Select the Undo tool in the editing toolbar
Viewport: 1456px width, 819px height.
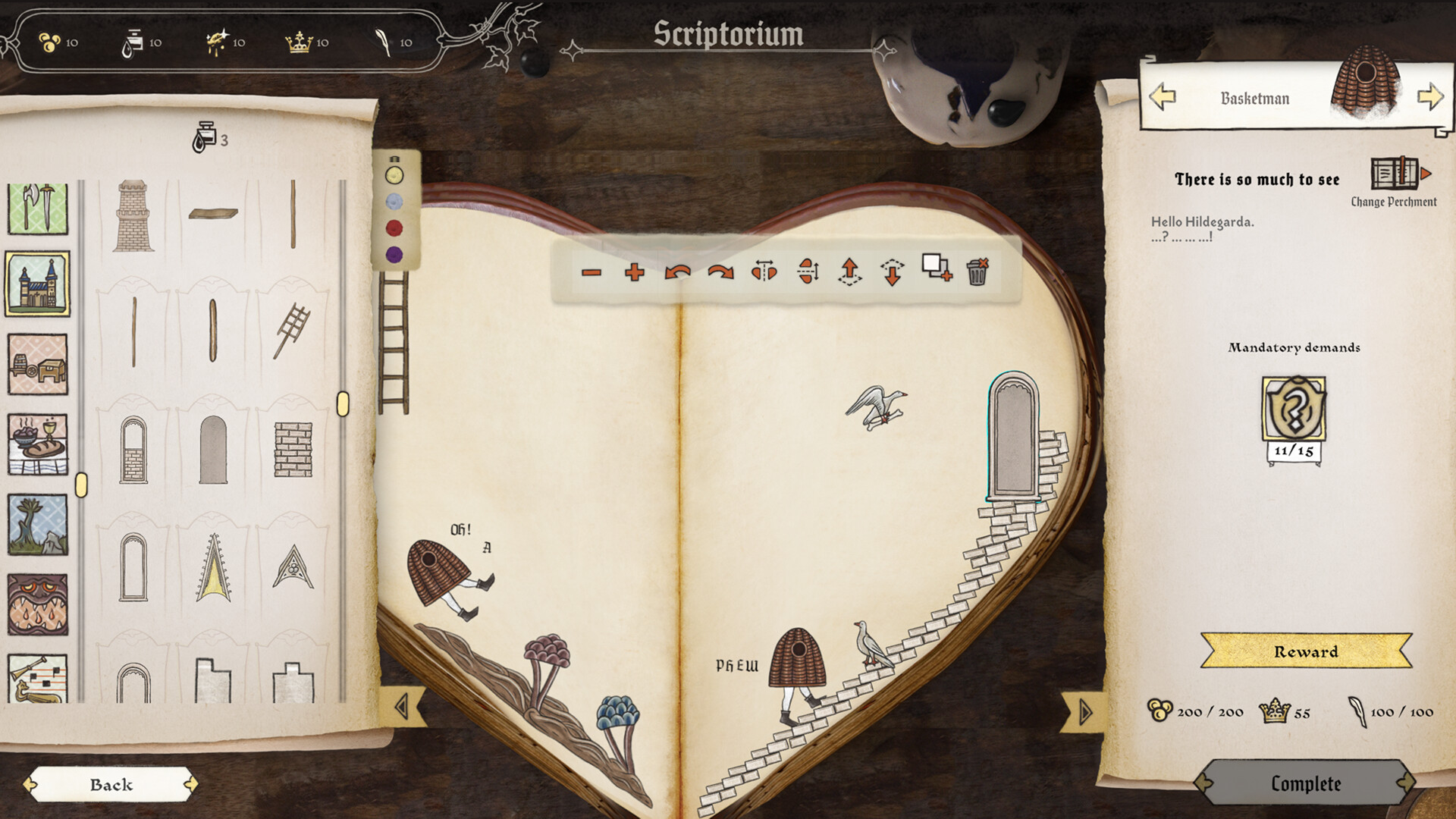pos(679,273)
